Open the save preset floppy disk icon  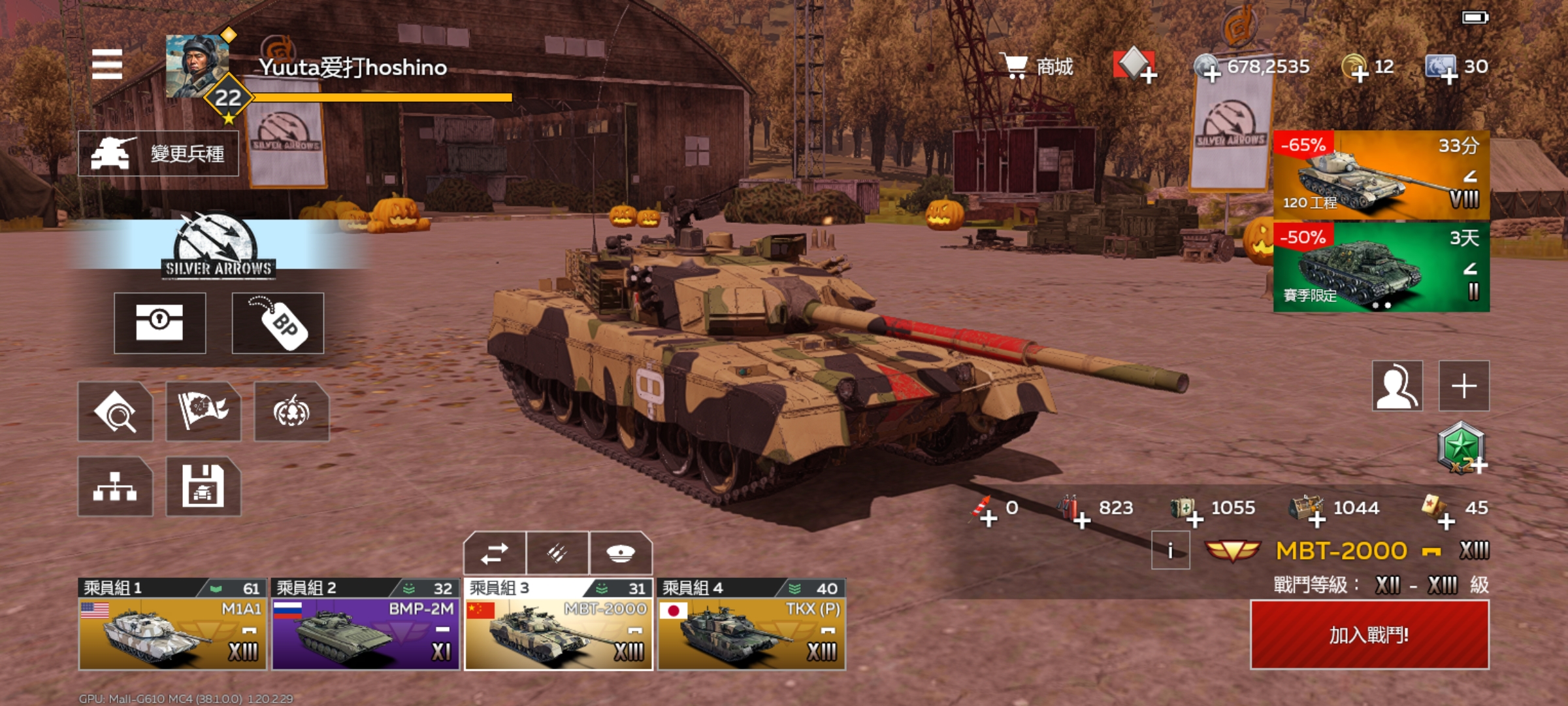coord(203,487)
